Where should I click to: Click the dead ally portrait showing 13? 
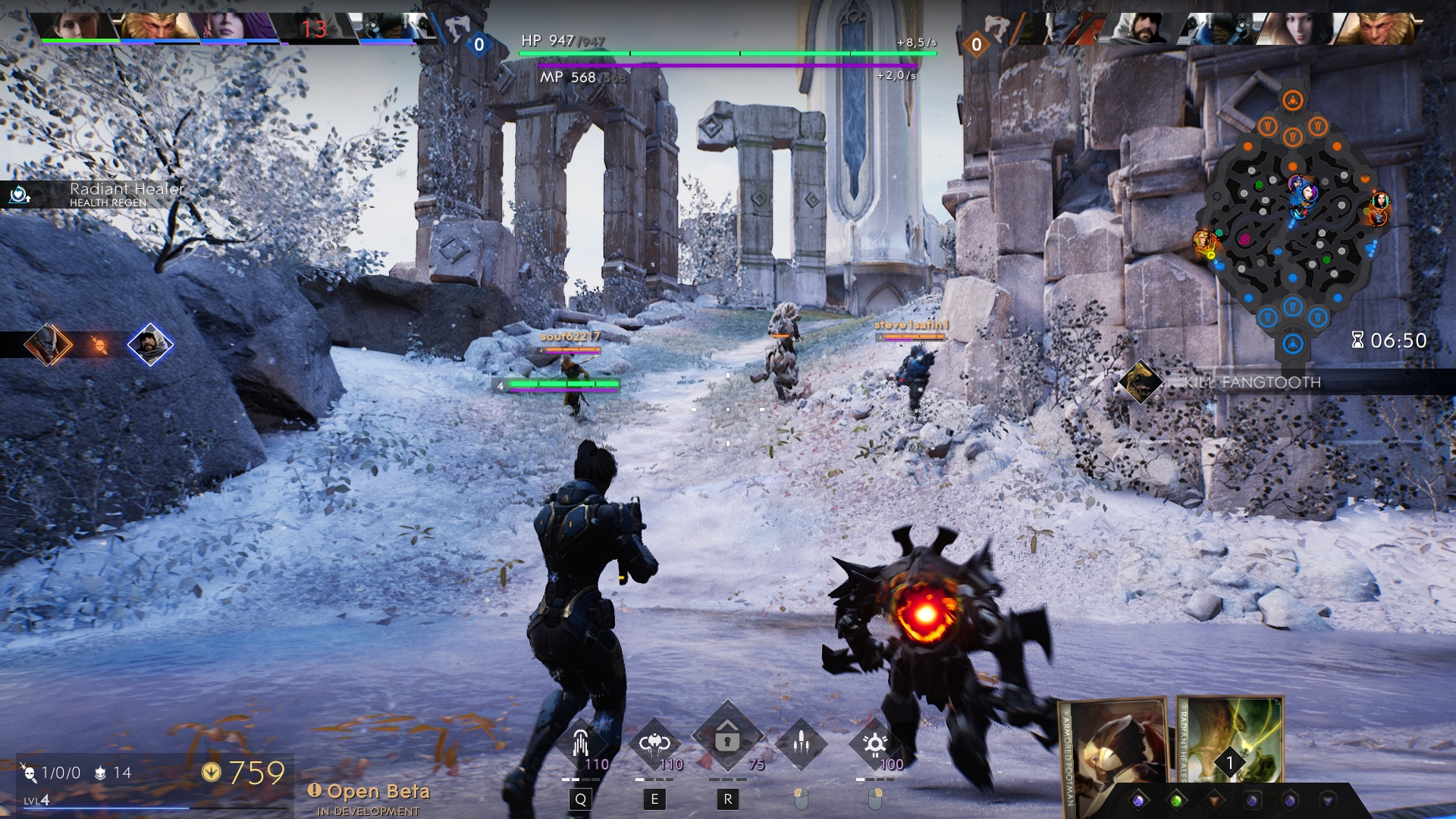[x=313, y=28]
